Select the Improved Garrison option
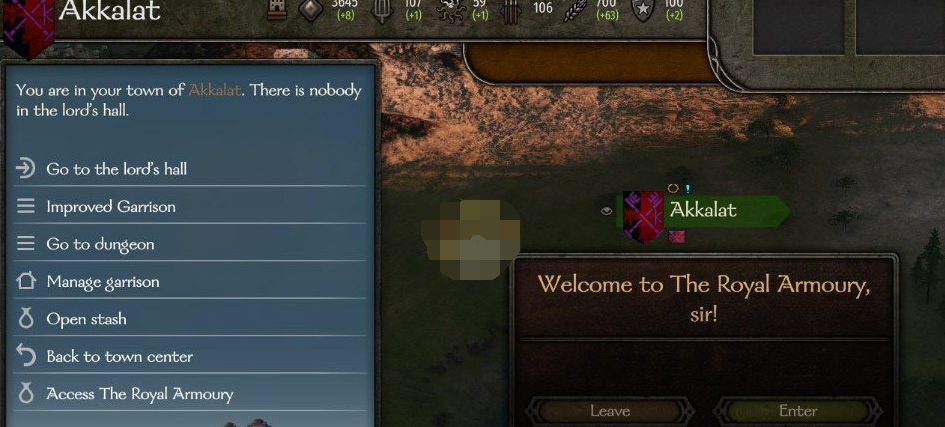Viewport: 945px width, 427px height. point(110,207)
